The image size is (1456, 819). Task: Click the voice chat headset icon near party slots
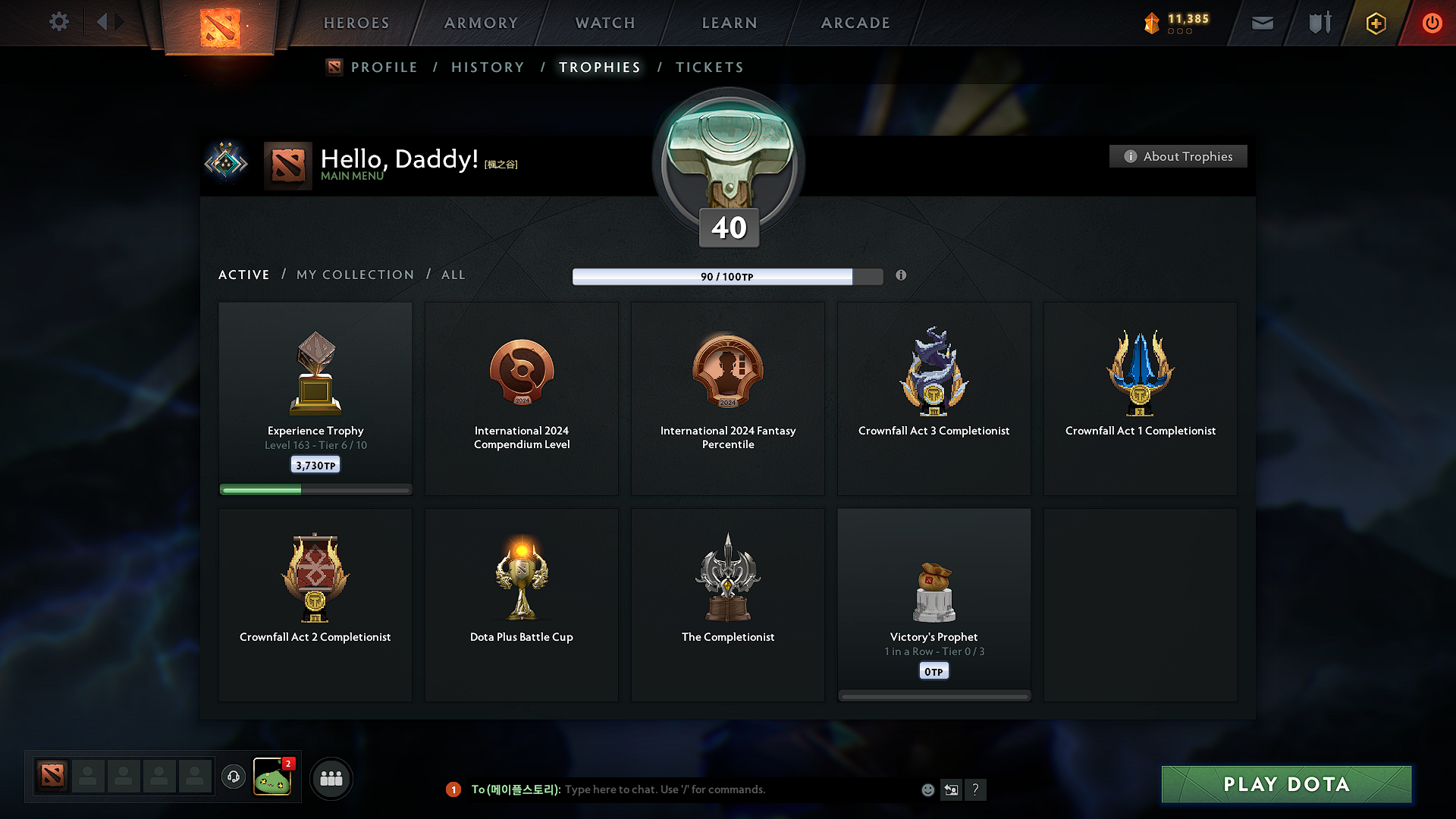233,777
